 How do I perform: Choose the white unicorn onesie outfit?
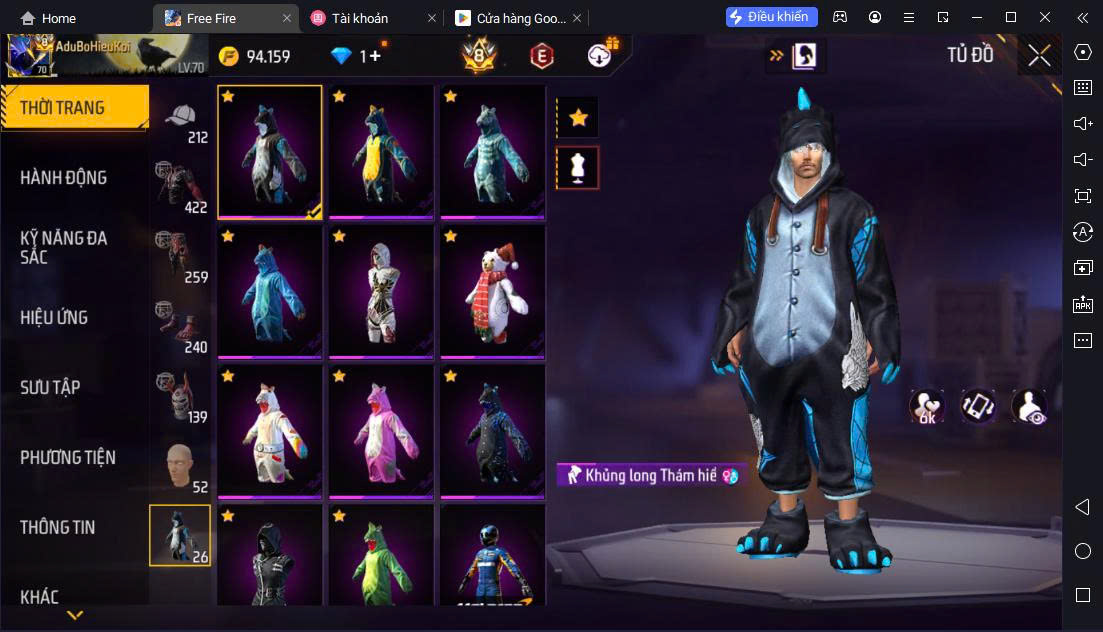click(270, 430)
